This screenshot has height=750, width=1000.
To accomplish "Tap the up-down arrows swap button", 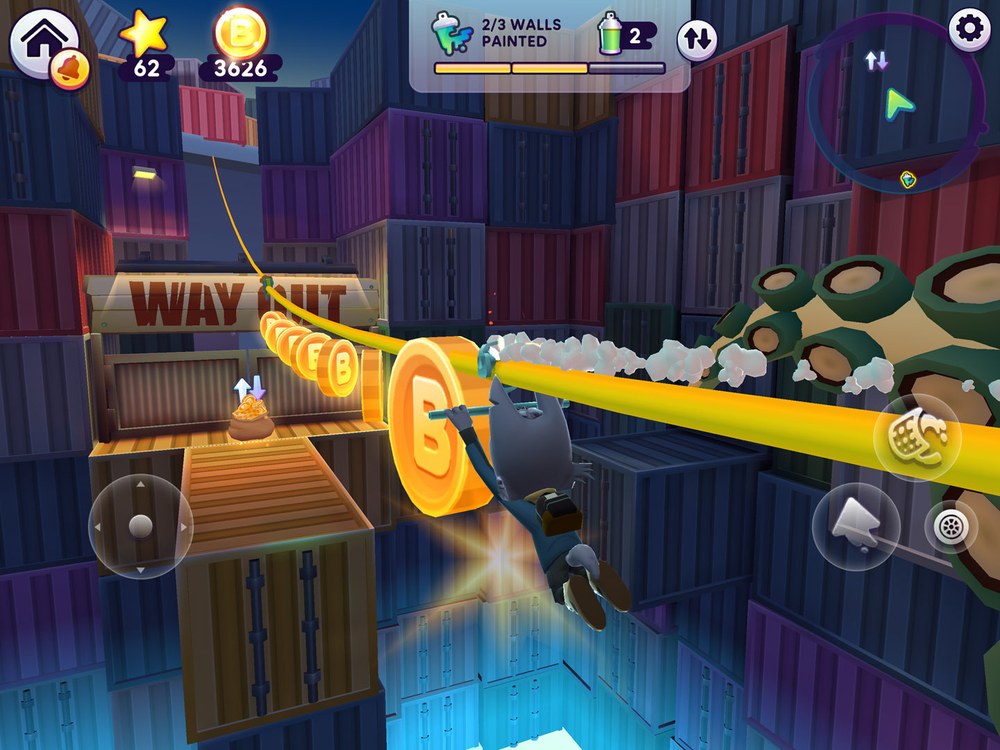I will click(697, 40).
